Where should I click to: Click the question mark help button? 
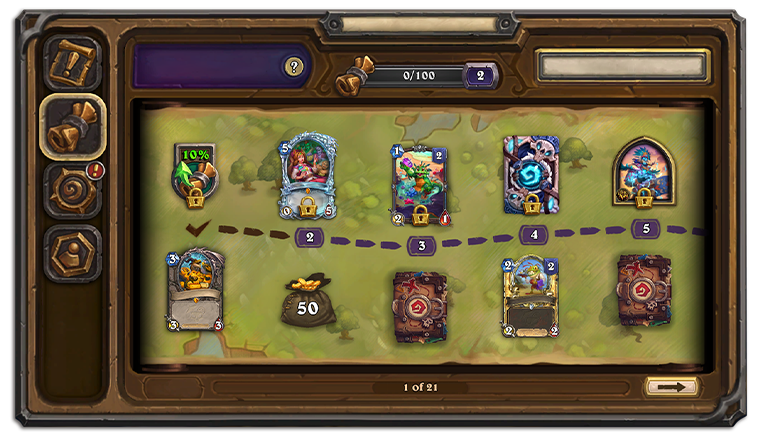[293, 67]
